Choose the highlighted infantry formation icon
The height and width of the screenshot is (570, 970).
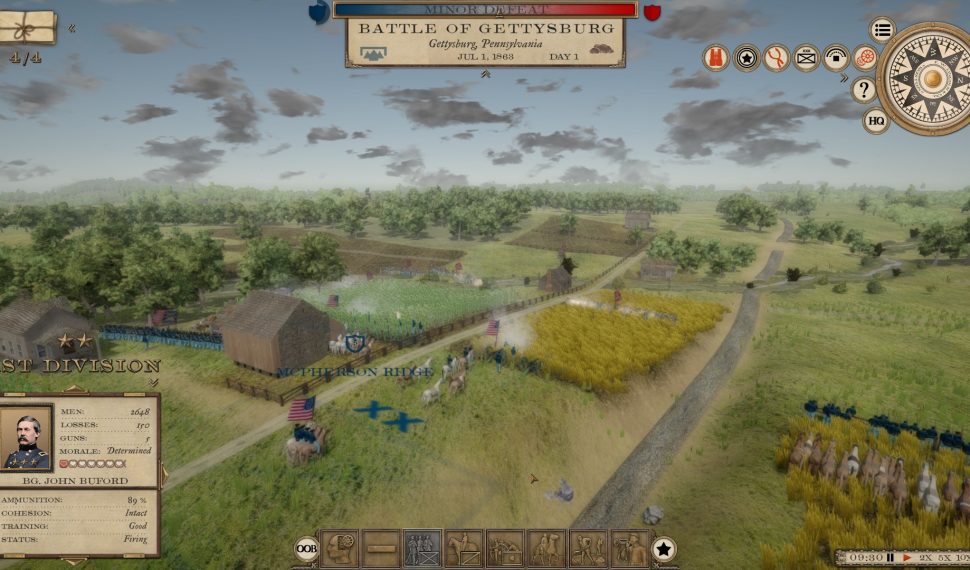point(422,548)
